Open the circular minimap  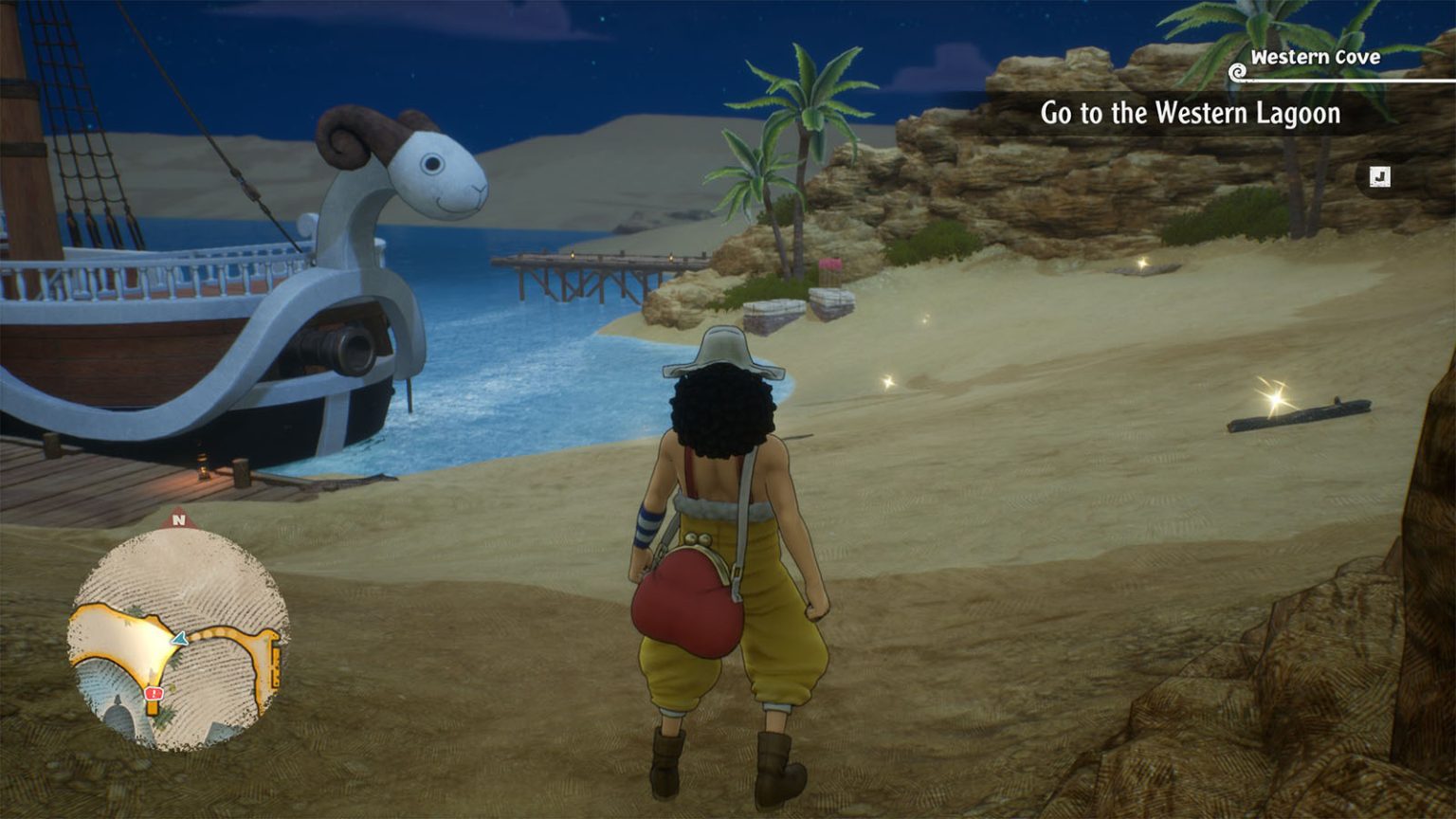(178, 637)
